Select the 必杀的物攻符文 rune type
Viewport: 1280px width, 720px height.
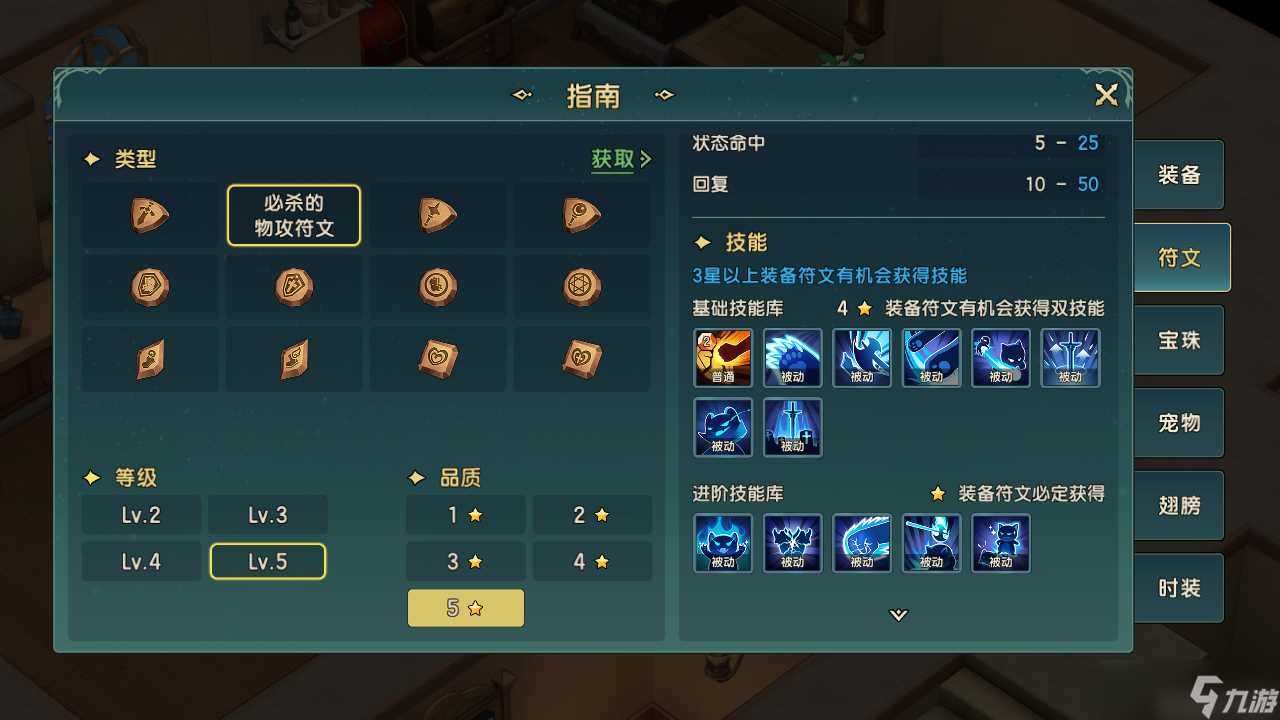293,215
